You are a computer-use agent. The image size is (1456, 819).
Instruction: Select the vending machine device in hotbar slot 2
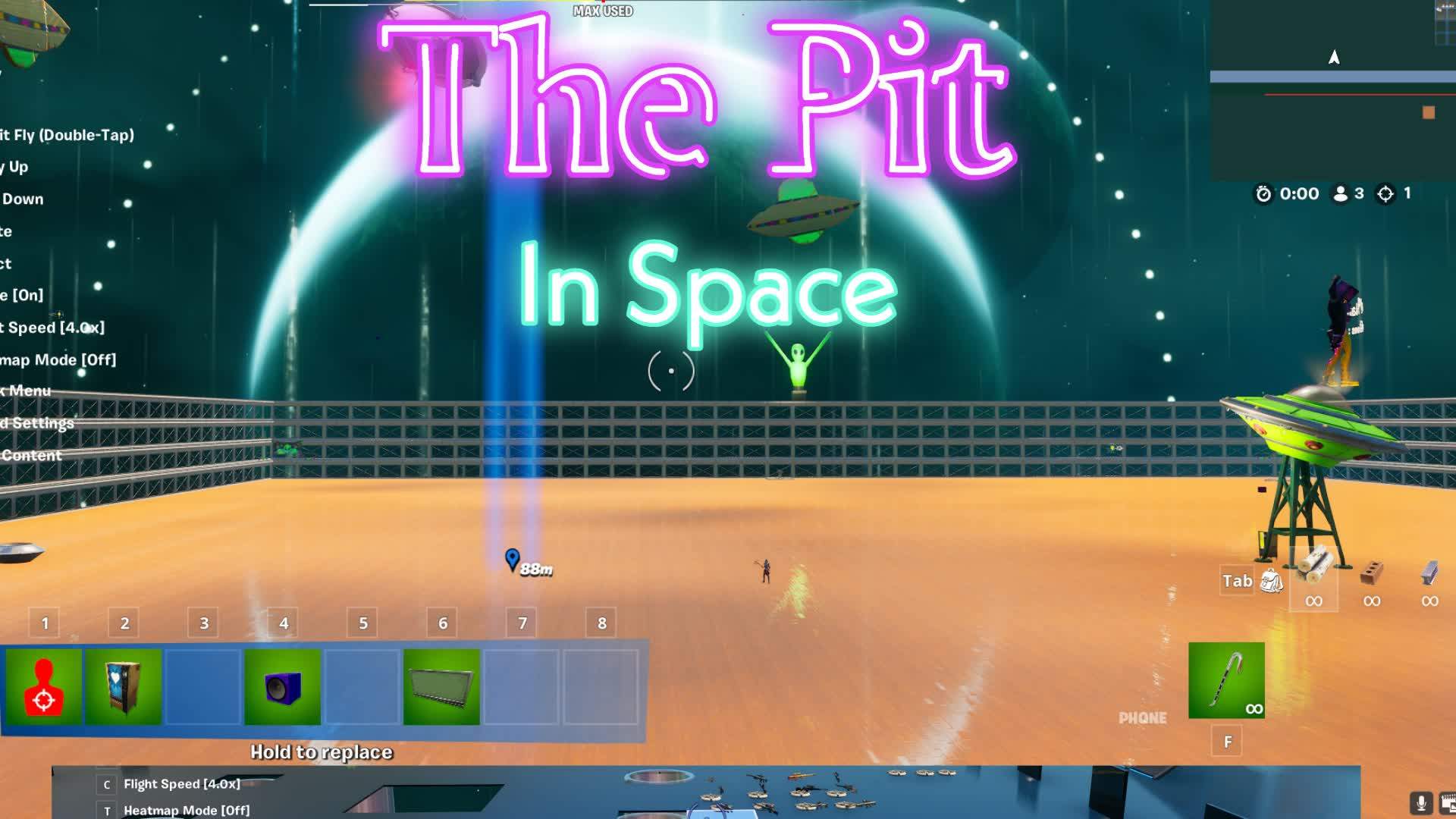pos(123,685)
